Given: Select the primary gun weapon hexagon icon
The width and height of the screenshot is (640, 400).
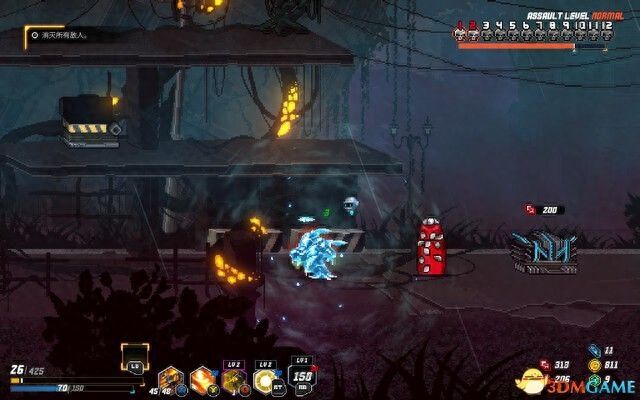Looking at the screenshot, I should pyautogui.click(x=171, y=379).
